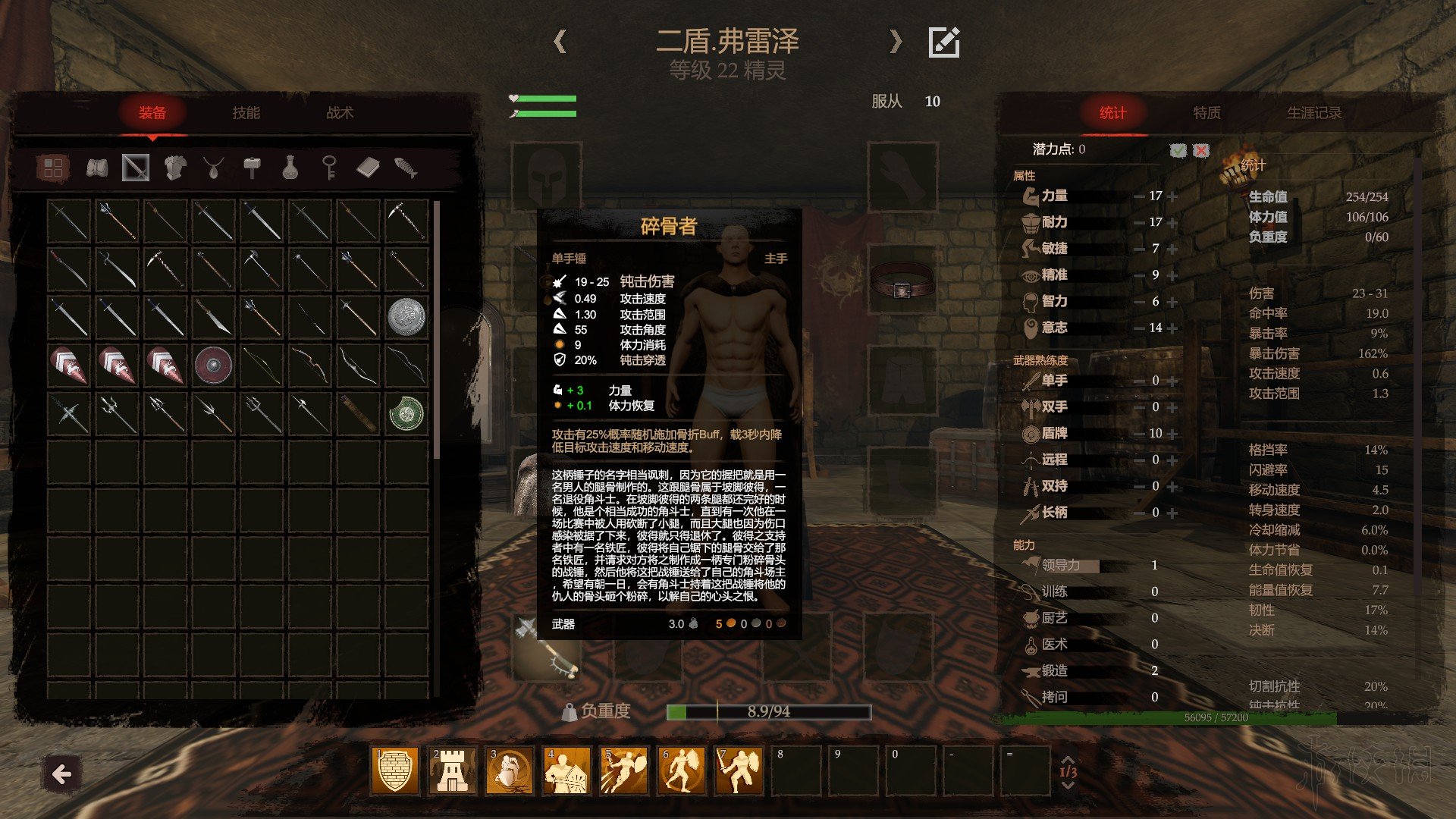Select the round silver shield in inventory
Viewport: 1456px width, 819px height.
[406, 316]
